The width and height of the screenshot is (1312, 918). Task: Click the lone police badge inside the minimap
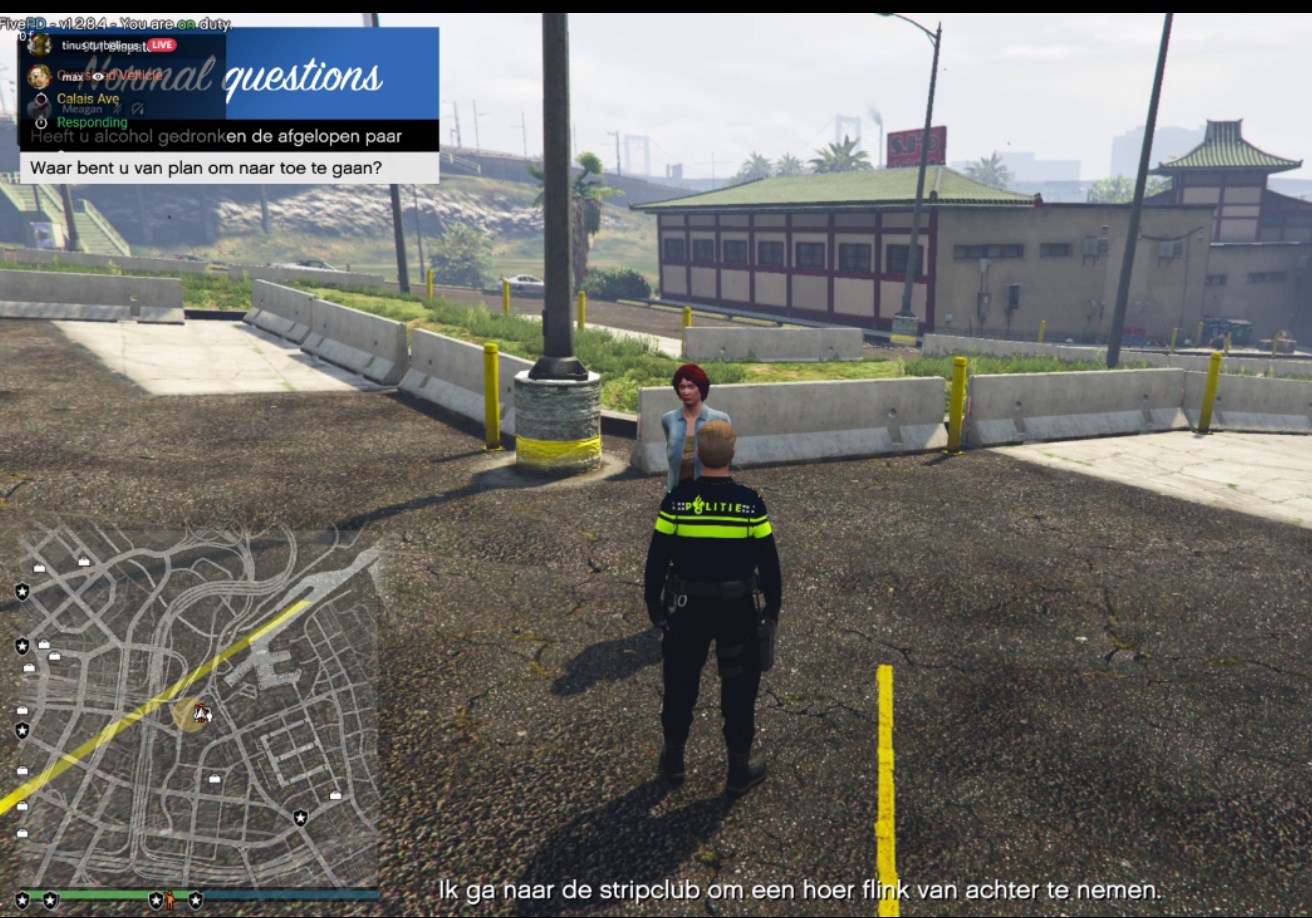coord(300,818)
